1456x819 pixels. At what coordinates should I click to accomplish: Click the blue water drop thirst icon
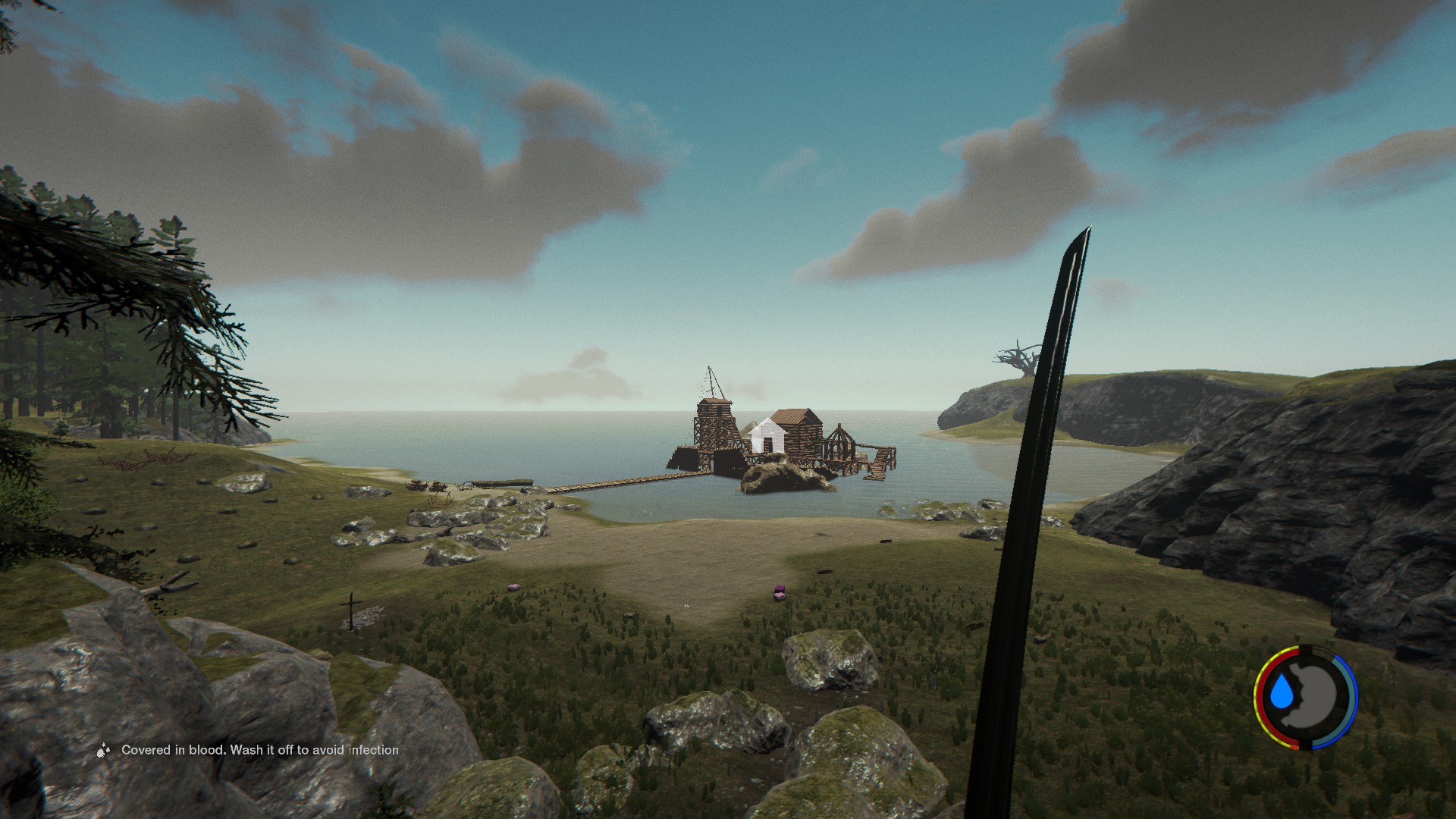1282,692
